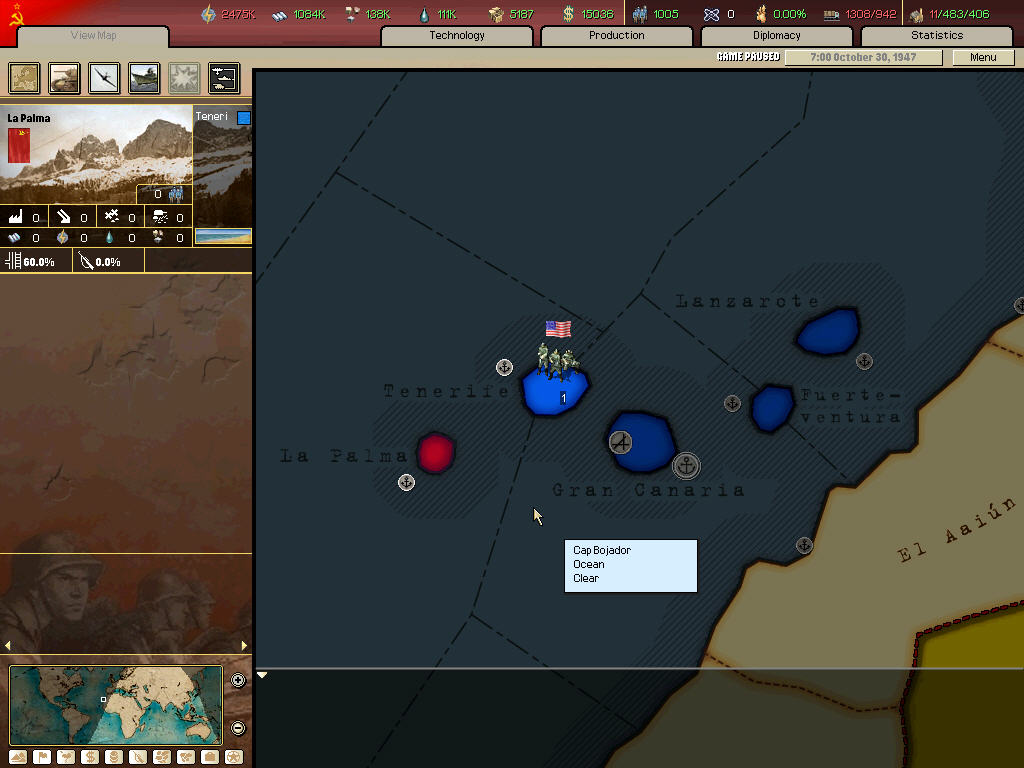Open the Production tab
This screenshot has width=1024, height=768.
tap(616, 36)
